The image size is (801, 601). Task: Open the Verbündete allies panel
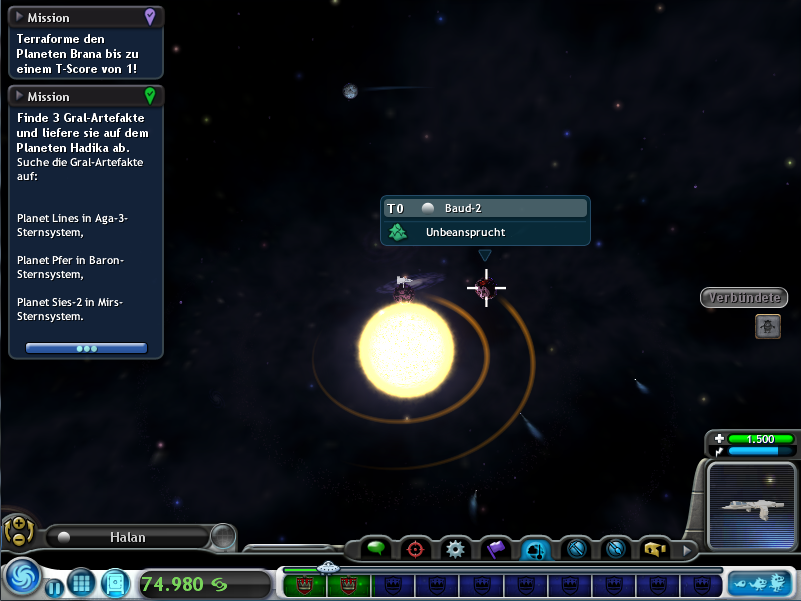coord(744,298)
